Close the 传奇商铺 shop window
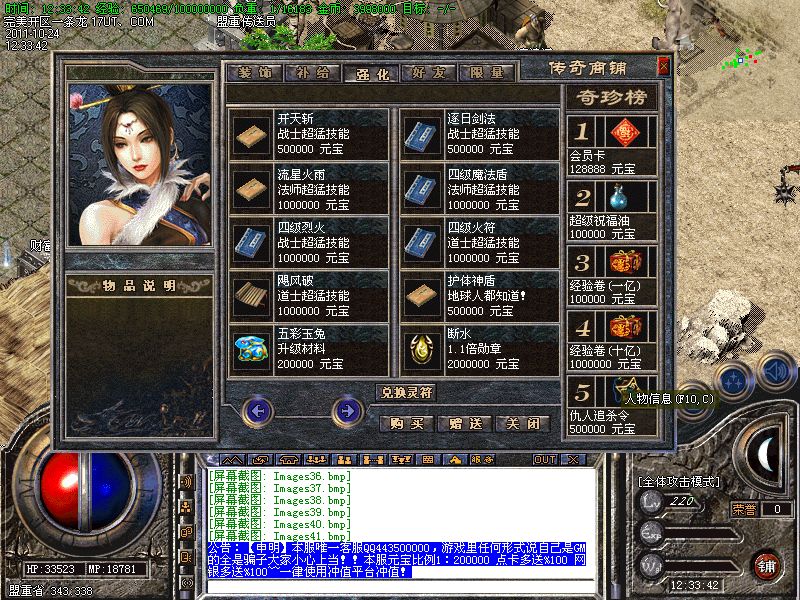800x600 pixels. pos(663,67)
